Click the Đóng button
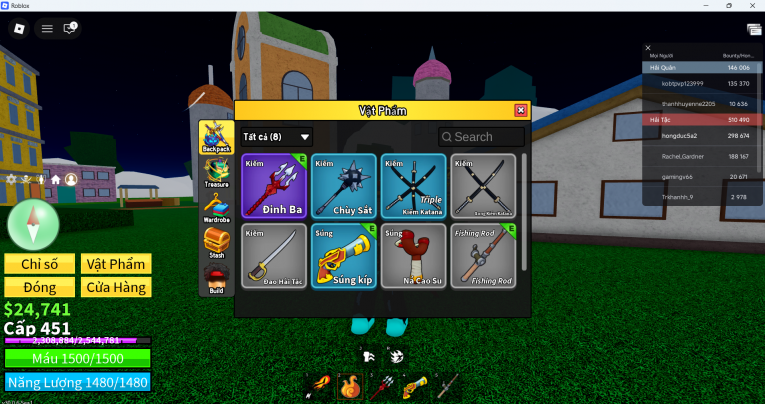 [x=40, y=287]
